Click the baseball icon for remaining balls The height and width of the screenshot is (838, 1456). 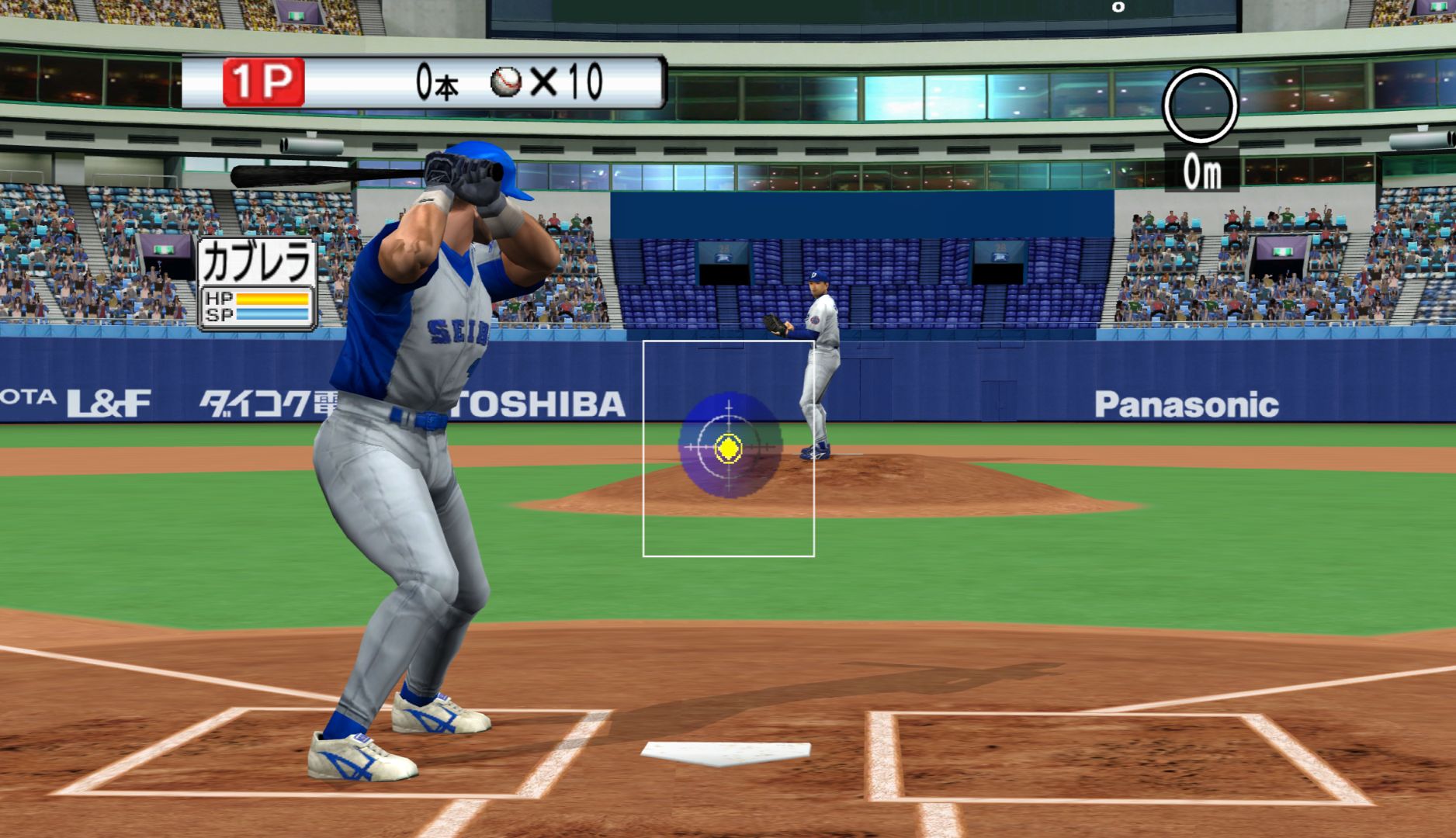click(506, 81)
